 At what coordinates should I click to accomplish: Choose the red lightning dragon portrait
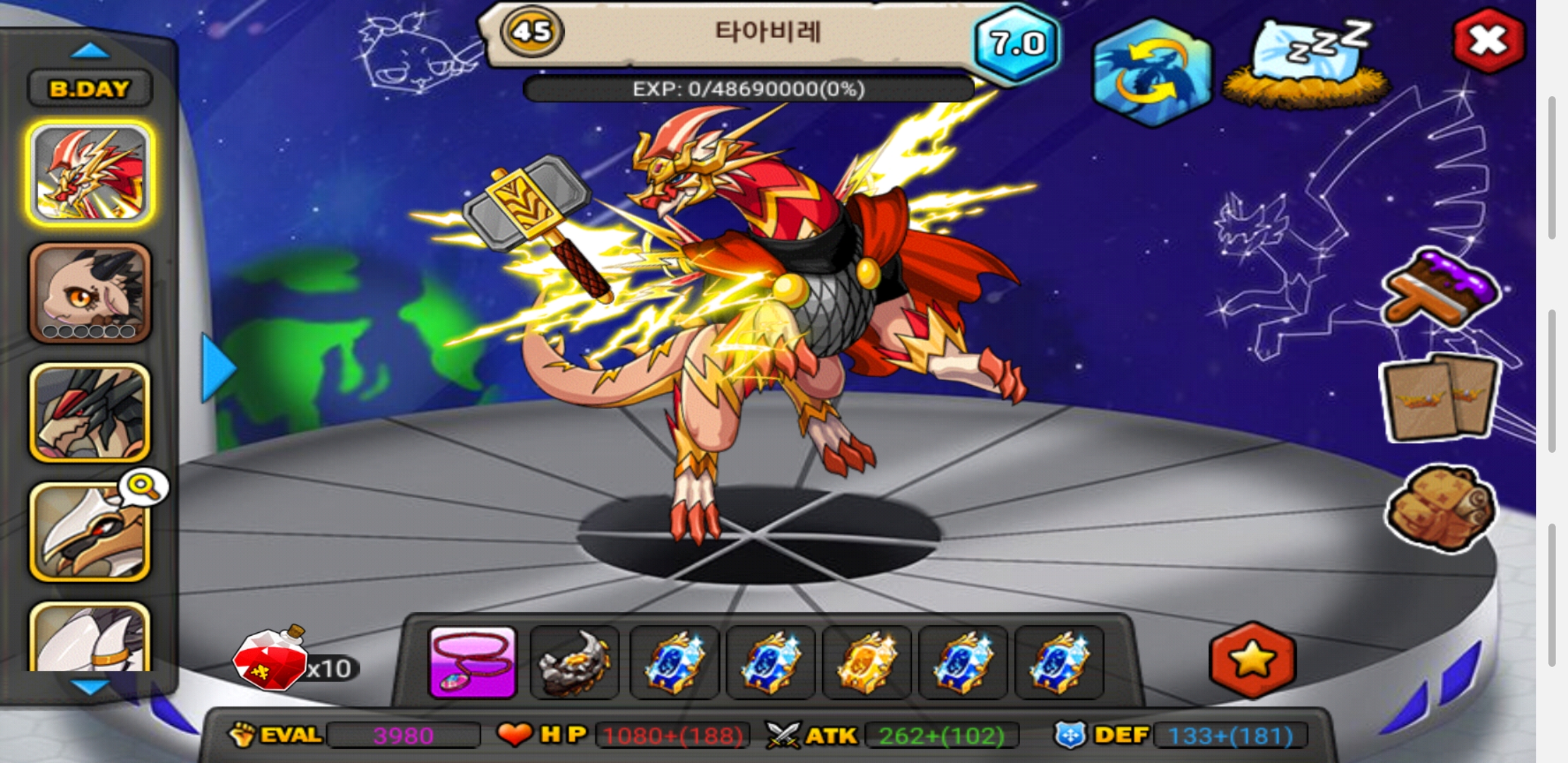[x=90, y=173]
